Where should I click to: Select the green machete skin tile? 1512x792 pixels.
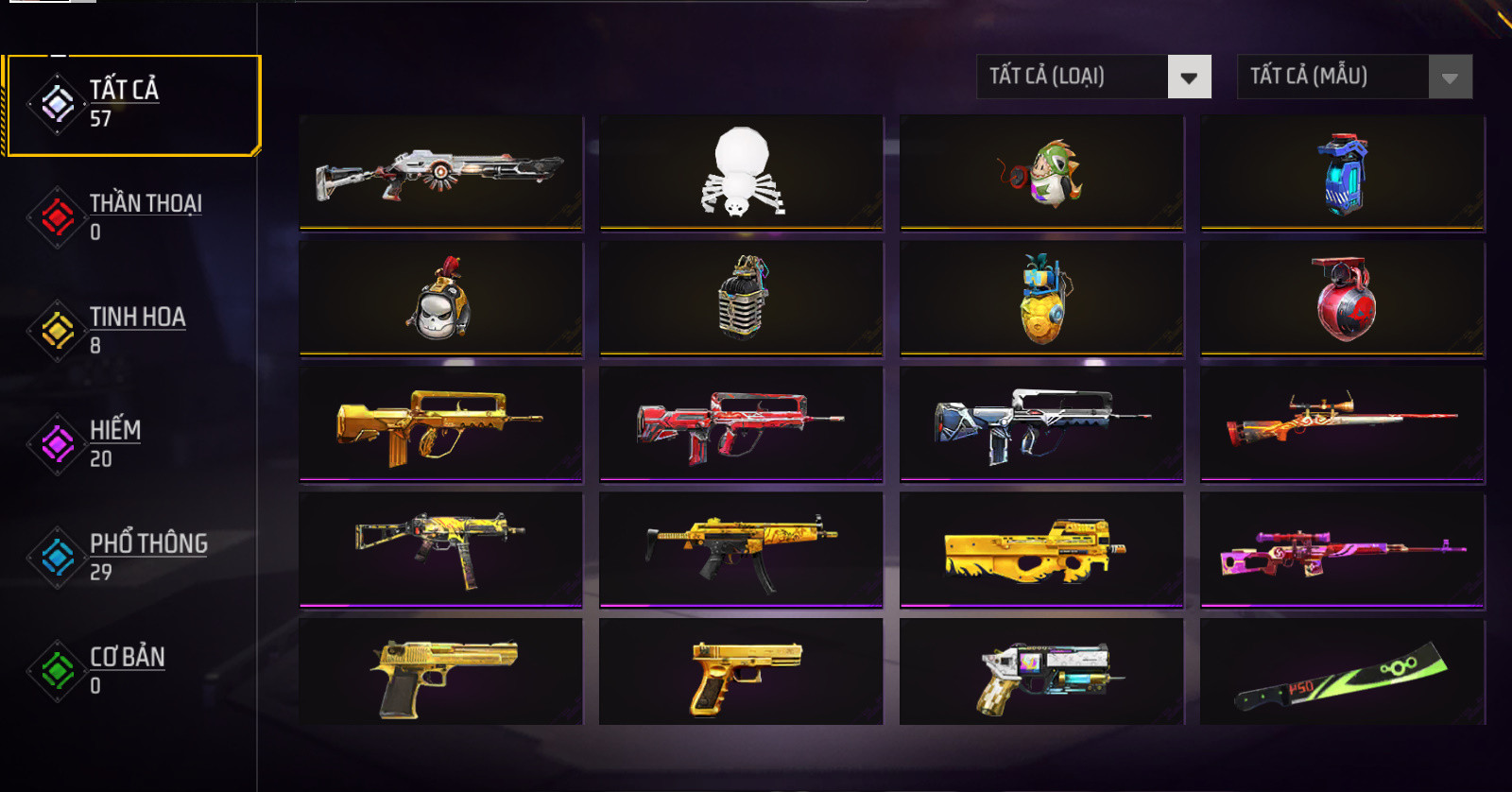[x=1342, y=672]
